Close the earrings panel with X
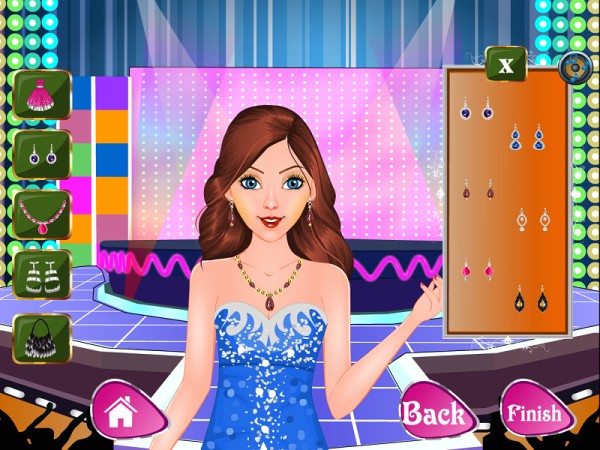Viewport: 600px width, 450px height. pyautogui.click(x=506, y=66)
